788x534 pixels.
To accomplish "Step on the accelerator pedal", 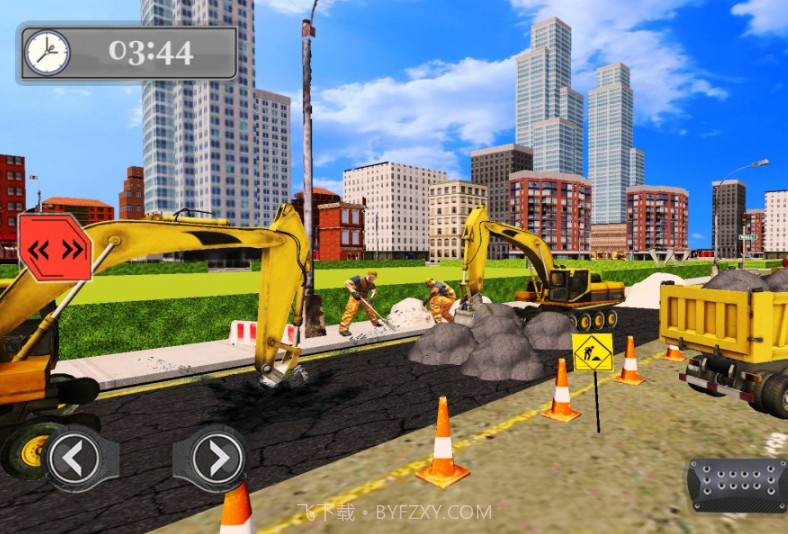I will [737, 484].
